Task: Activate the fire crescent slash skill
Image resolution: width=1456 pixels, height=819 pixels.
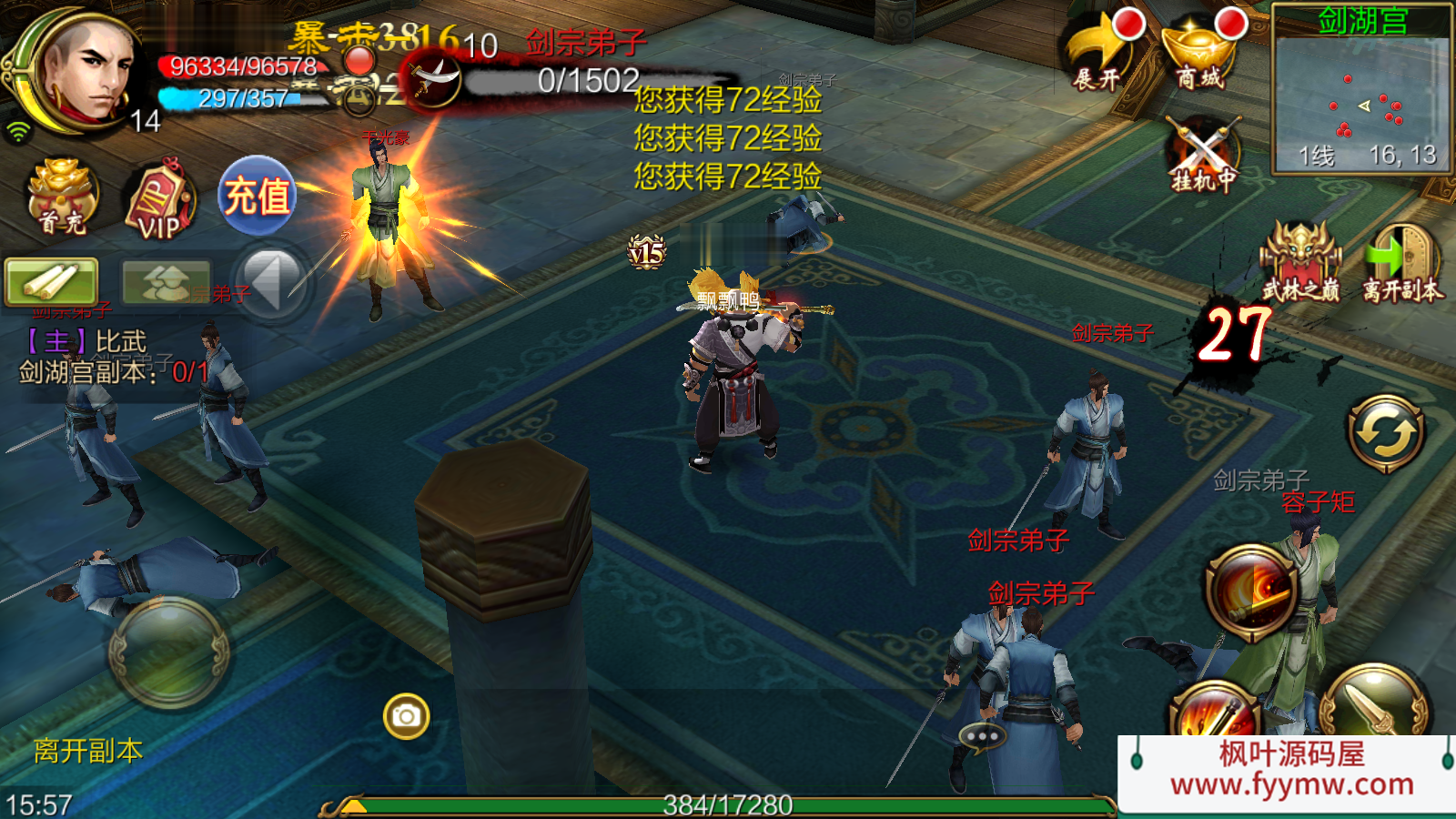Action: coord(1252,591)
